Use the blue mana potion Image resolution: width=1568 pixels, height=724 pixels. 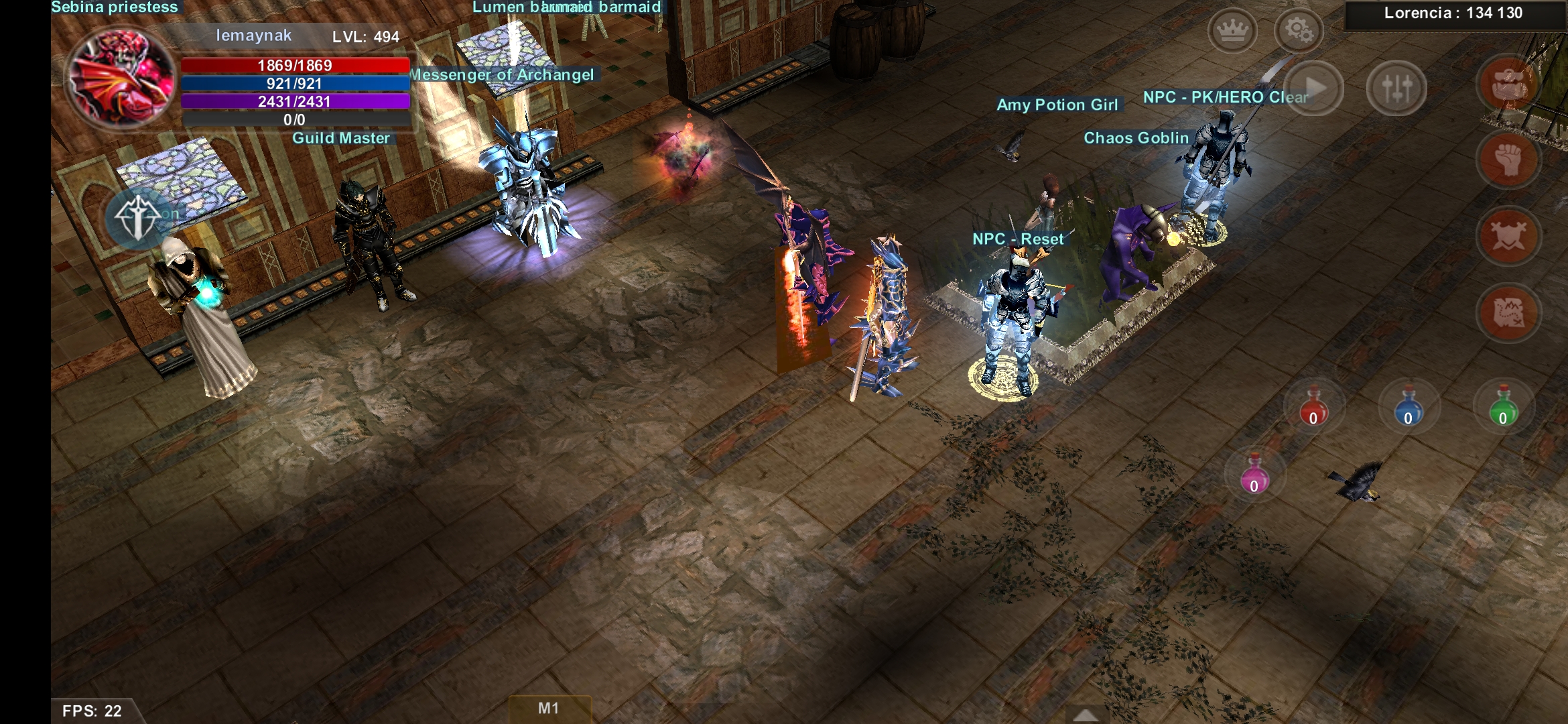tap(1408, 407)
